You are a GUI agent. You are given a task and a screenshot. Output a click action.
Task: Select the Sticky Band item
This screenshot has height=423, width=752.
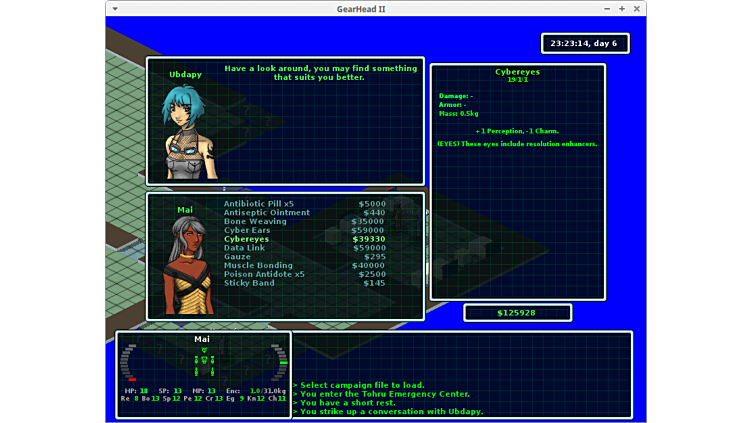click(250, 284)
